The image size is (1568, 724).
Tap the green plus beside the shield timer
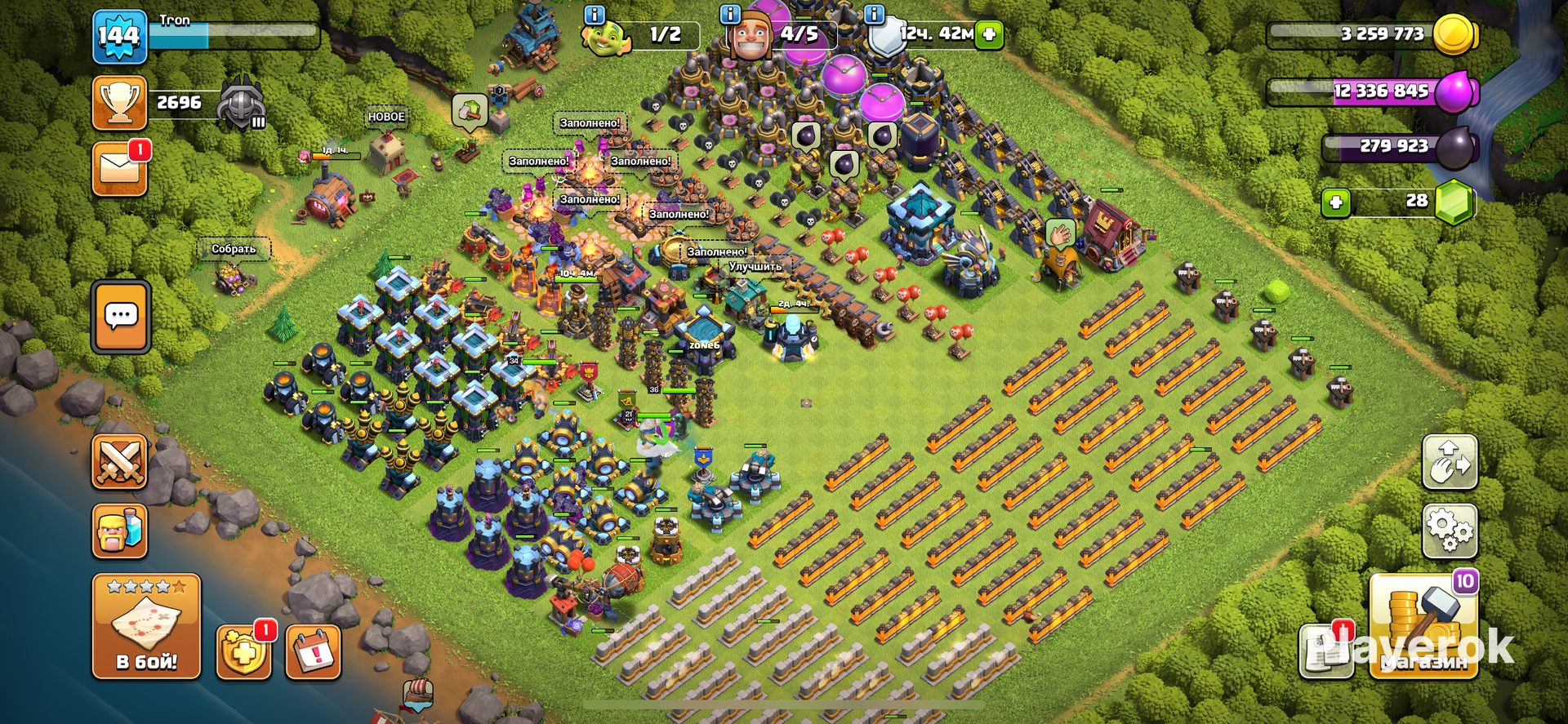point(989,34)
